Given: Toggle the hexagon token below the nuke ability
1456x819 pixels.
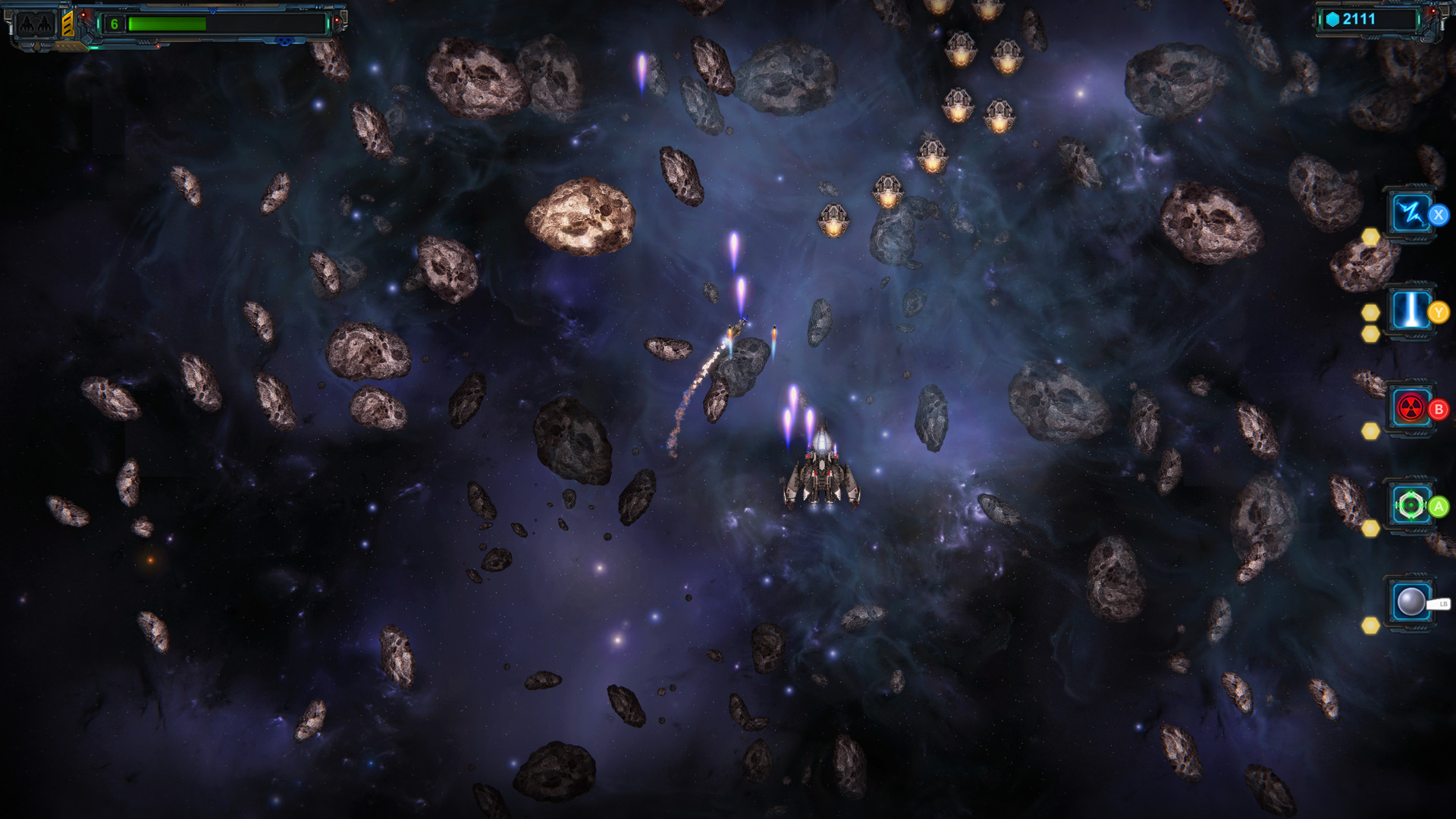Looking at the screenshot, I should click(x=1371, y=431).
